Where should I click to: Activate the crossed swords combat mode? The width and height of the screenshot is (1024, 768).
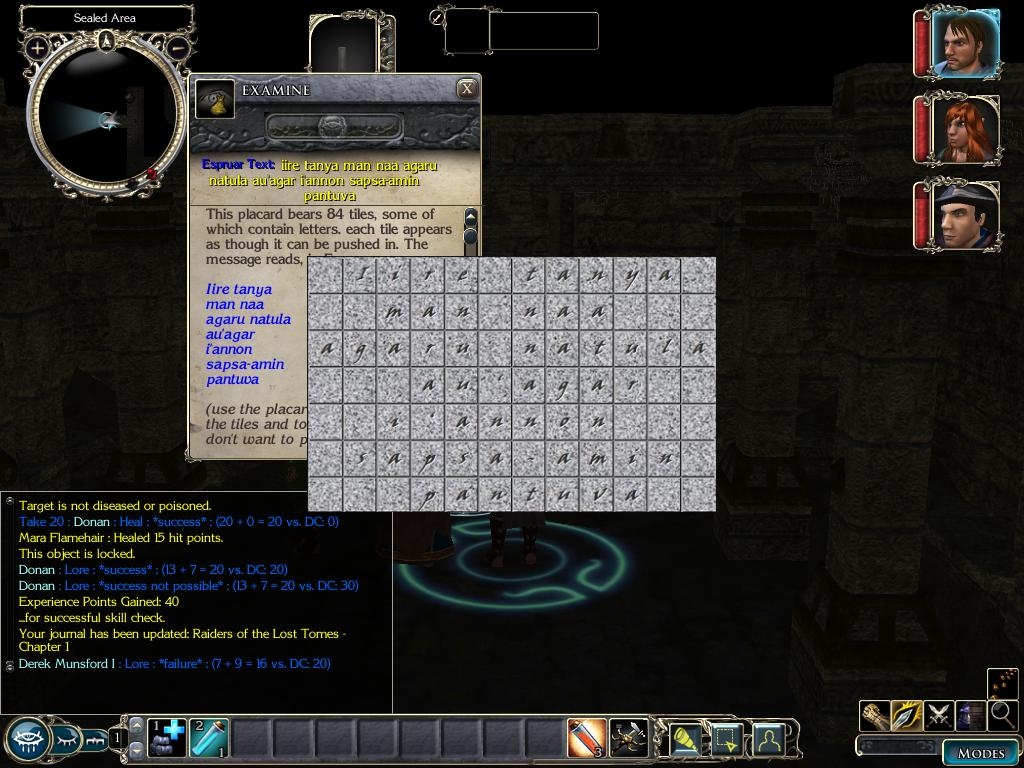(x=939, y=715)
